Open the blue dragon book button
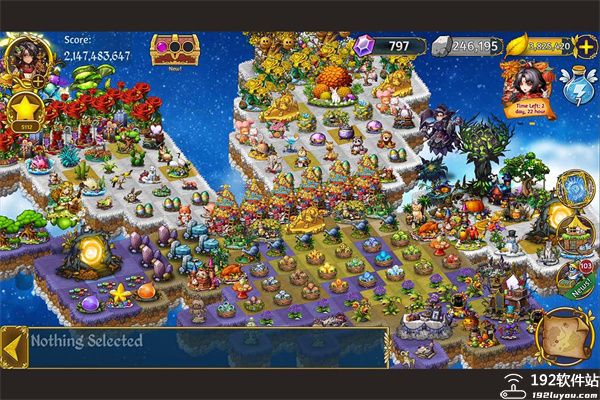The height and width of the screenshot is (400, 600). [575, 189]
